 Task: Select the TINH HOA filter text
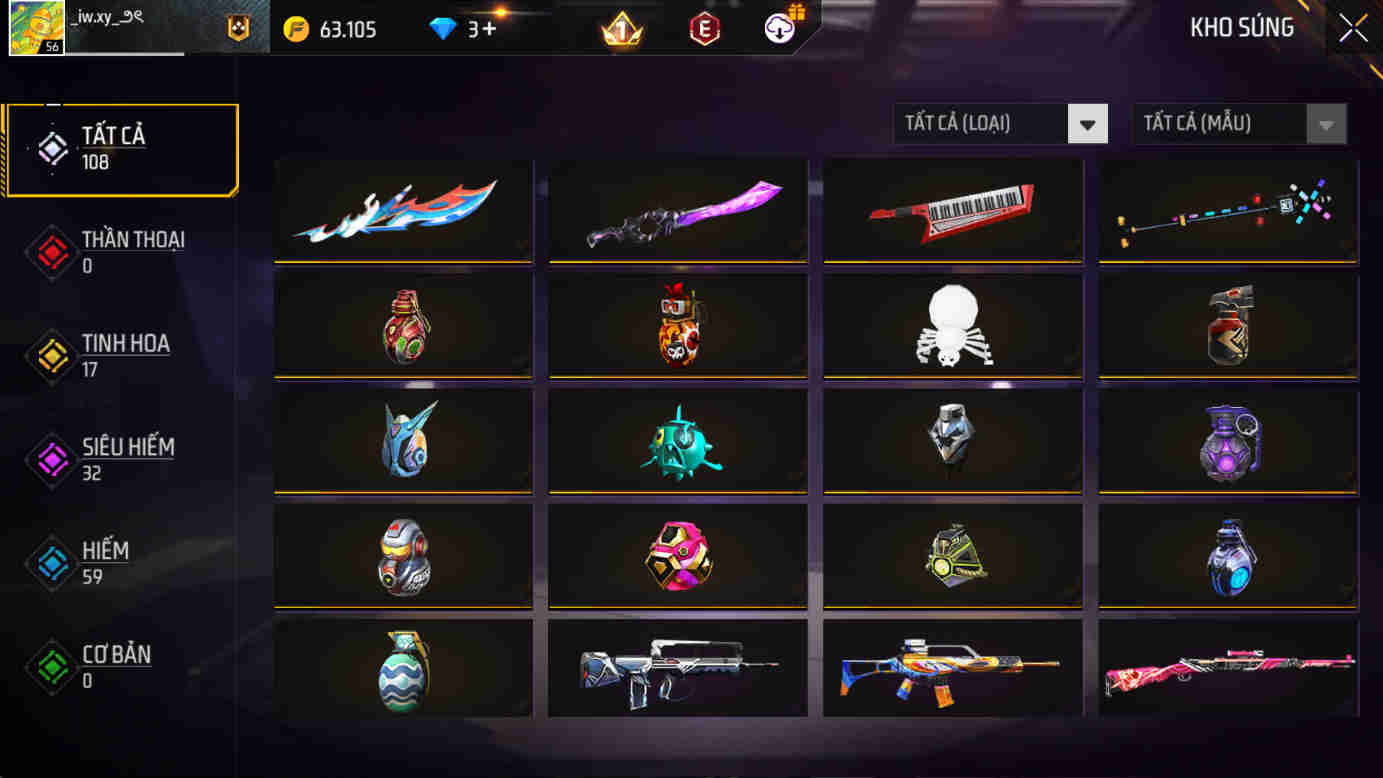pyautogui.click(x=125, y=344)
